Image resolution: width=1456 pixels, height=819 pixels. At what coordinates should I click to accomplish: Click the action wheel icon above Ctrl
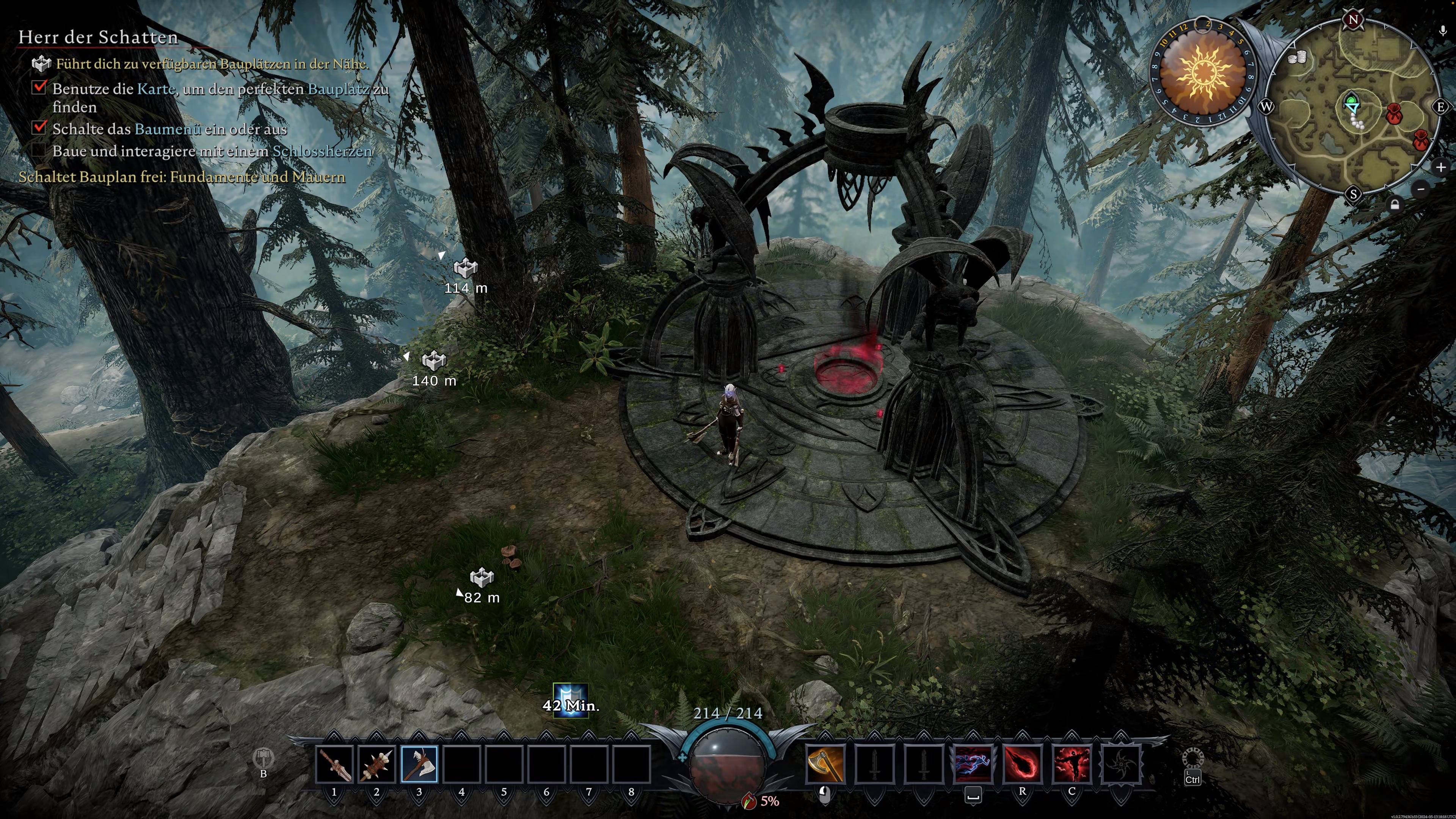click(x=1192, y=758)
